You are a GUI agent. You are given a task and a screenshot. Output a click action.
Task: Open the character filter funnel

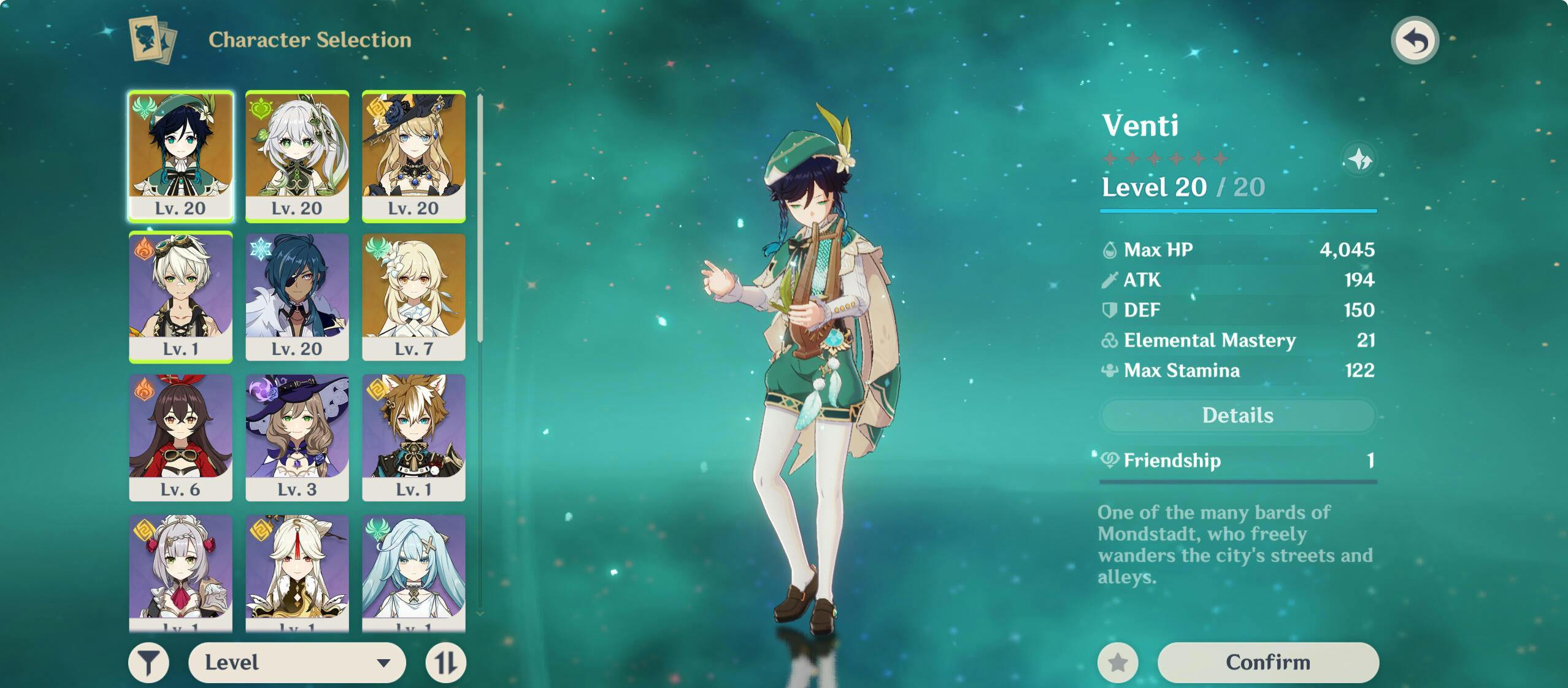click(x=148, y=662)
